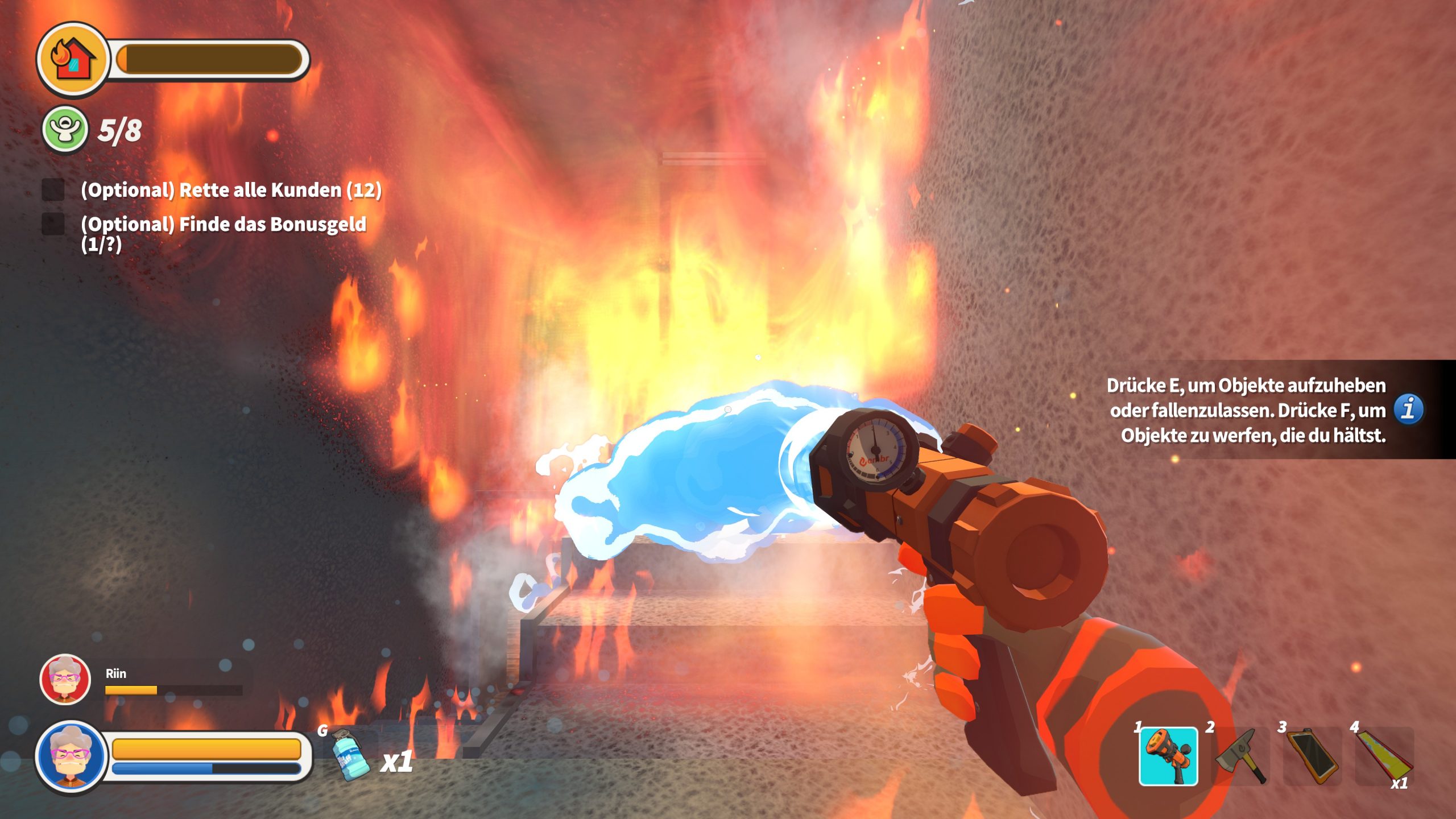Click the blue info icon on the hint
Screen dimensions: 1456x819
coord(1408,409)
